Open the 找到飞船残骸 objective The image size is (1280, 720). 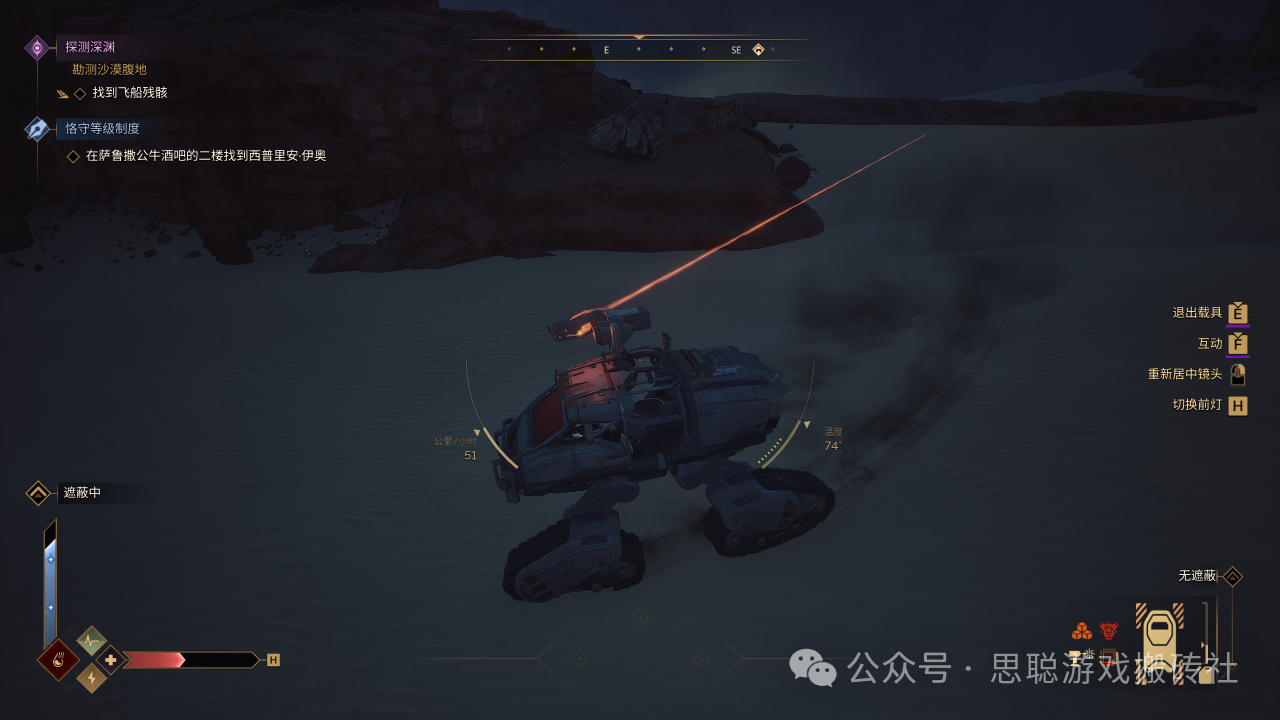click(x=129, y=93)
